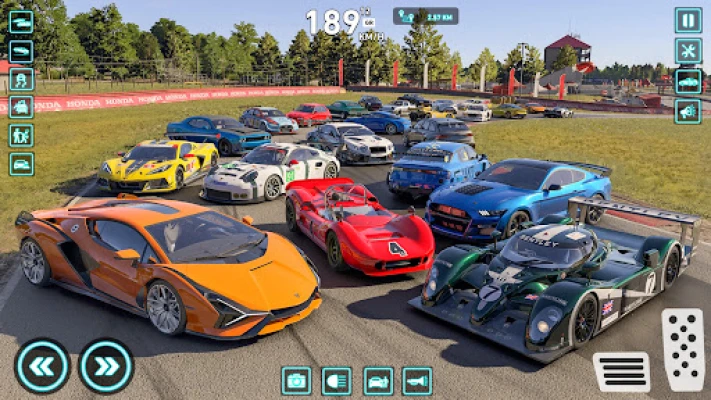
Task: Click the person and car icon
Action: click(21, 107)
